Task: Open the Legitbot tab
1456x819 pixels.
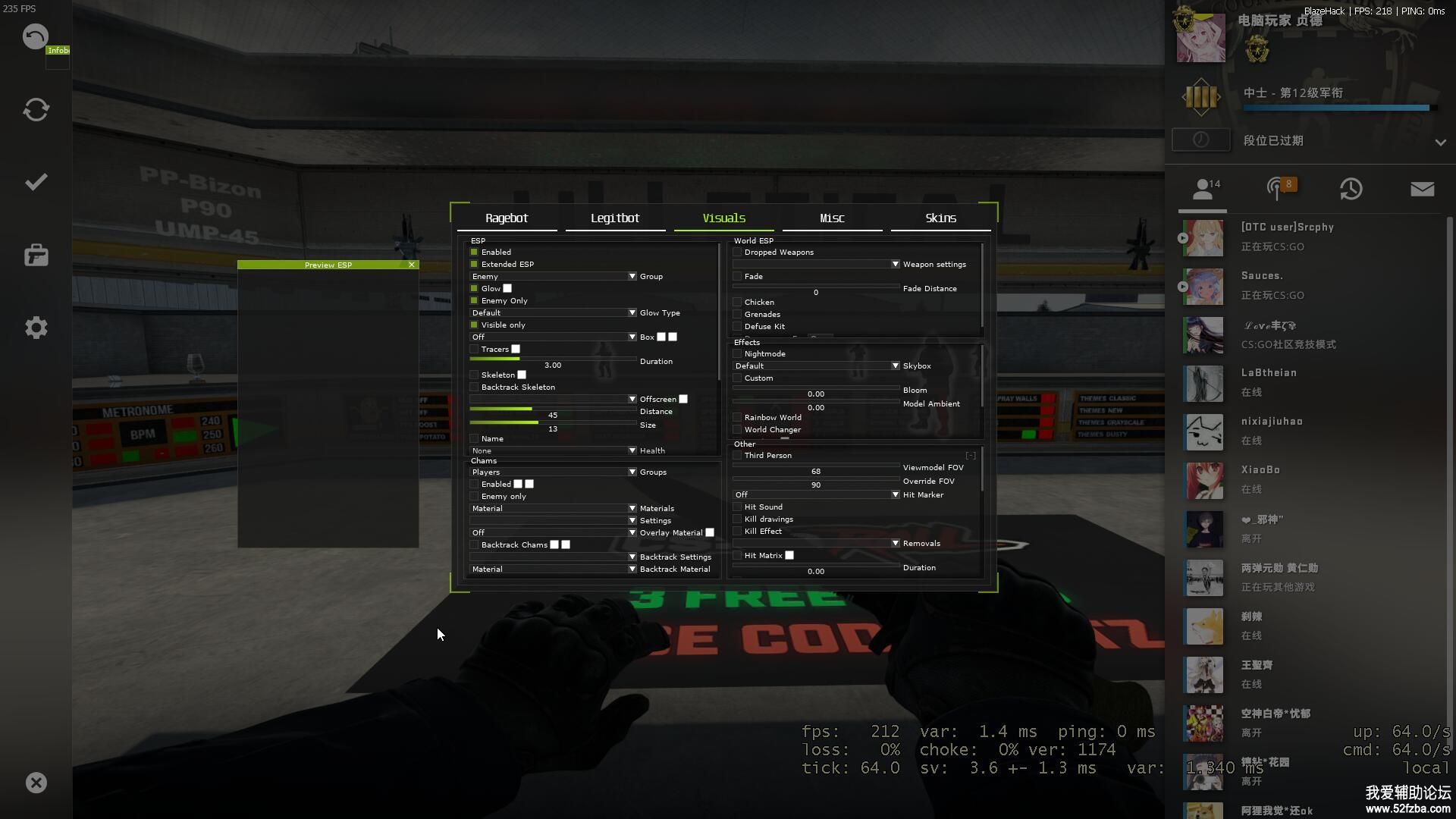Action: click(615, 218)
